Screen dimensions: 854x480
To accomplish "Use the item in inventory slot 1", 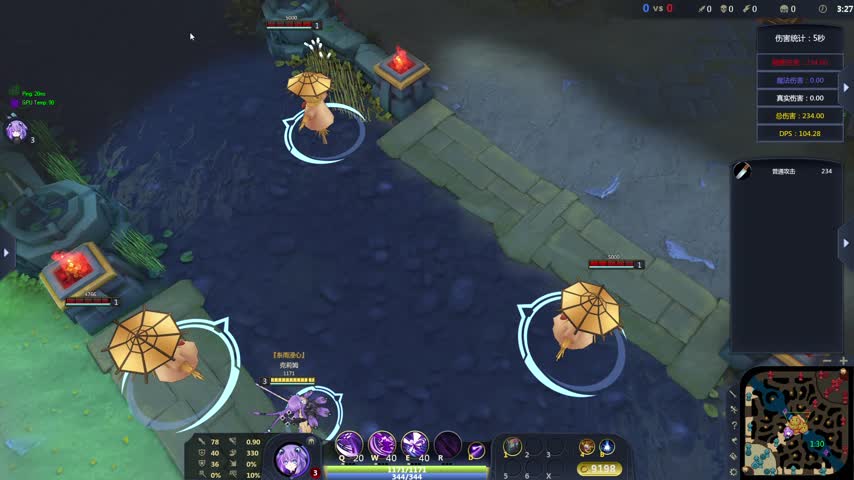I will [513, 446].
